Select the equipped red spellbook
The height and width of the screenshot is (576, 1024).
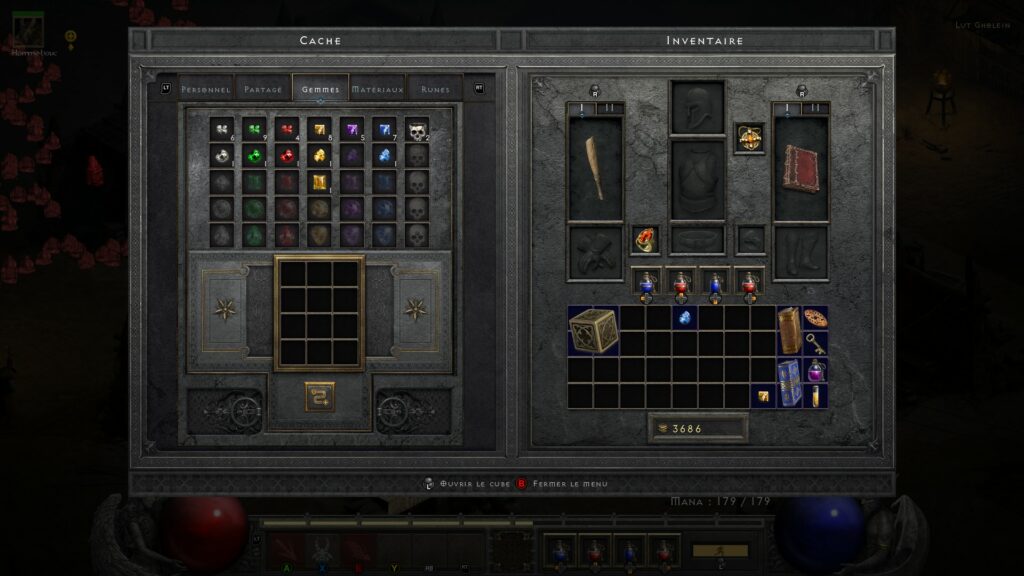(x=800, y=167)
